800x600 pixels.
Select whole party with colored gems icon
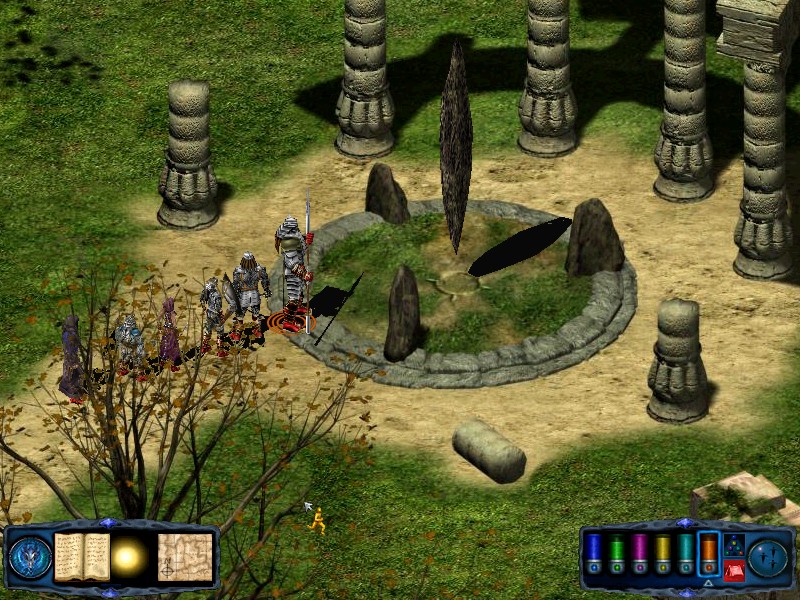pos(733,545)
